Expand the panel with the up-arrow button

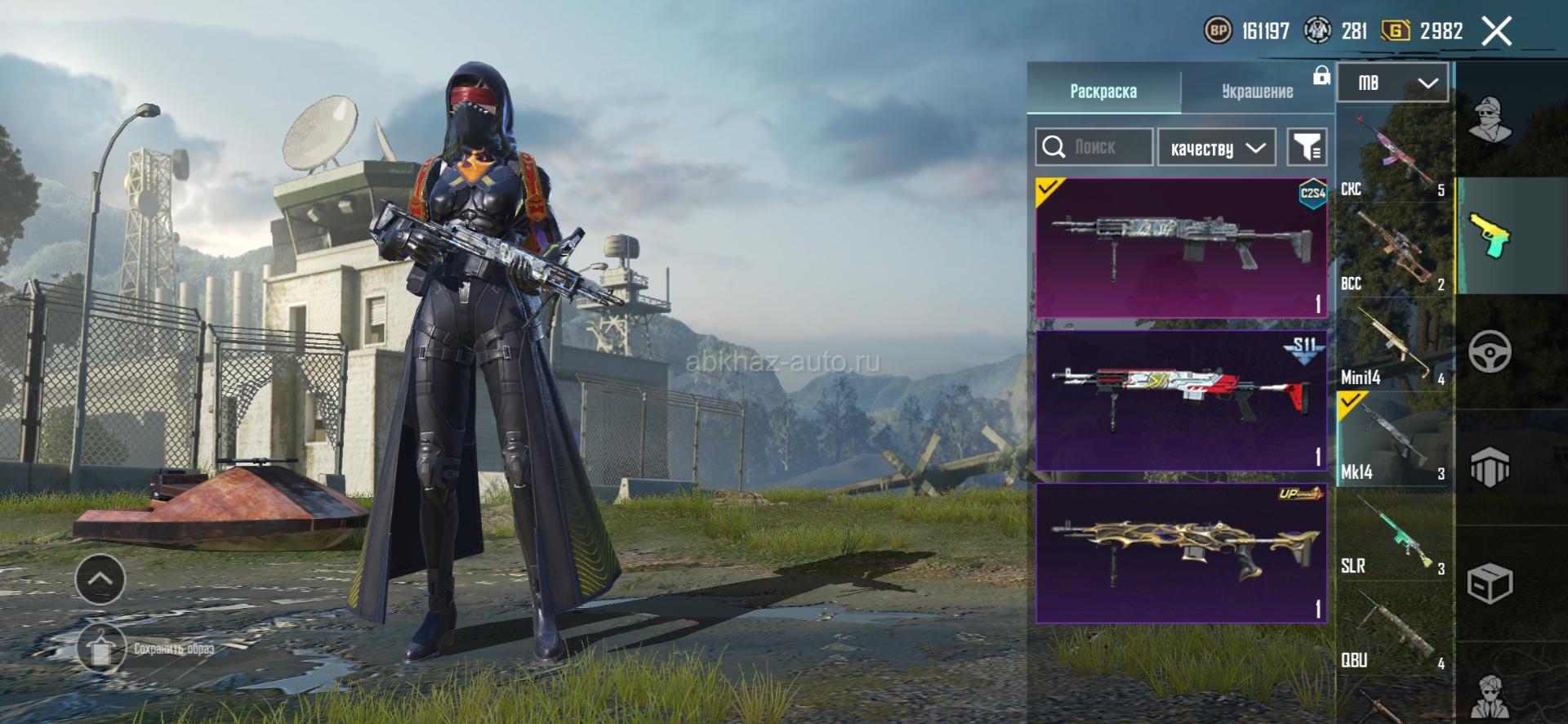click(x=100, y=579)
